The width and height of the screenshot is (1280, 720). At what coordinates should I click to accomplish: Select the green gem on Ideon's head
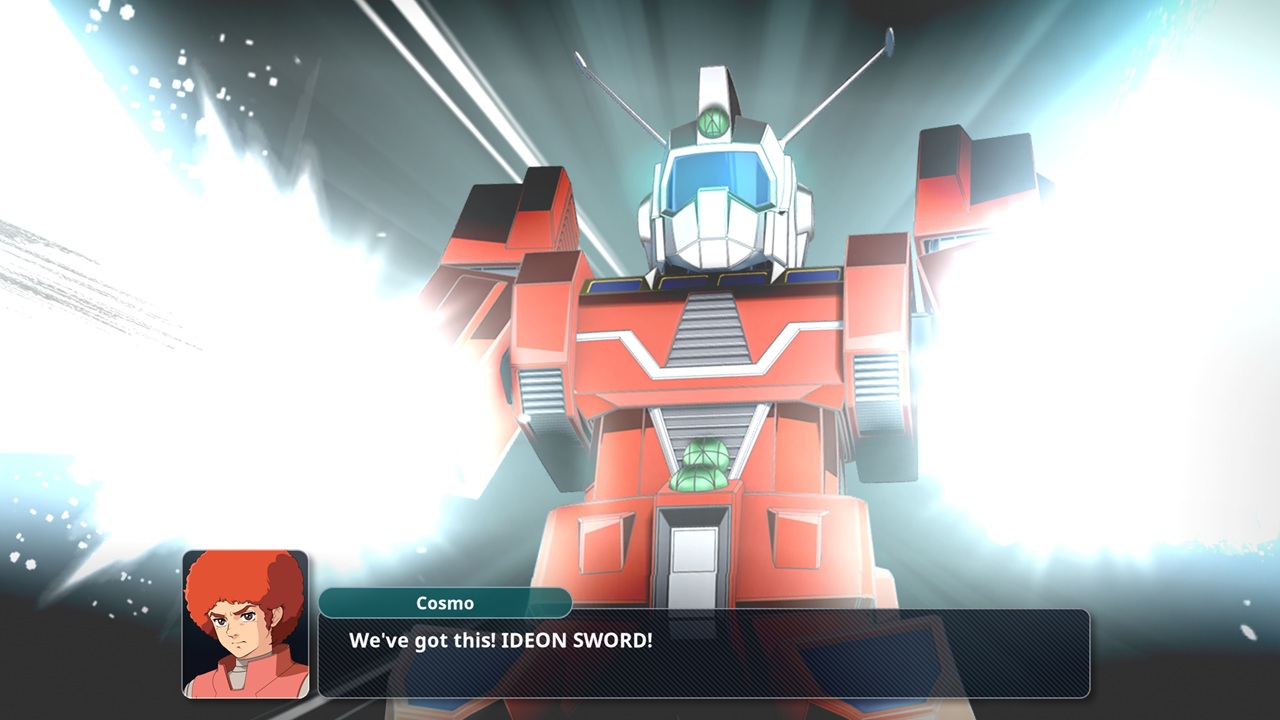coord(712,120)
